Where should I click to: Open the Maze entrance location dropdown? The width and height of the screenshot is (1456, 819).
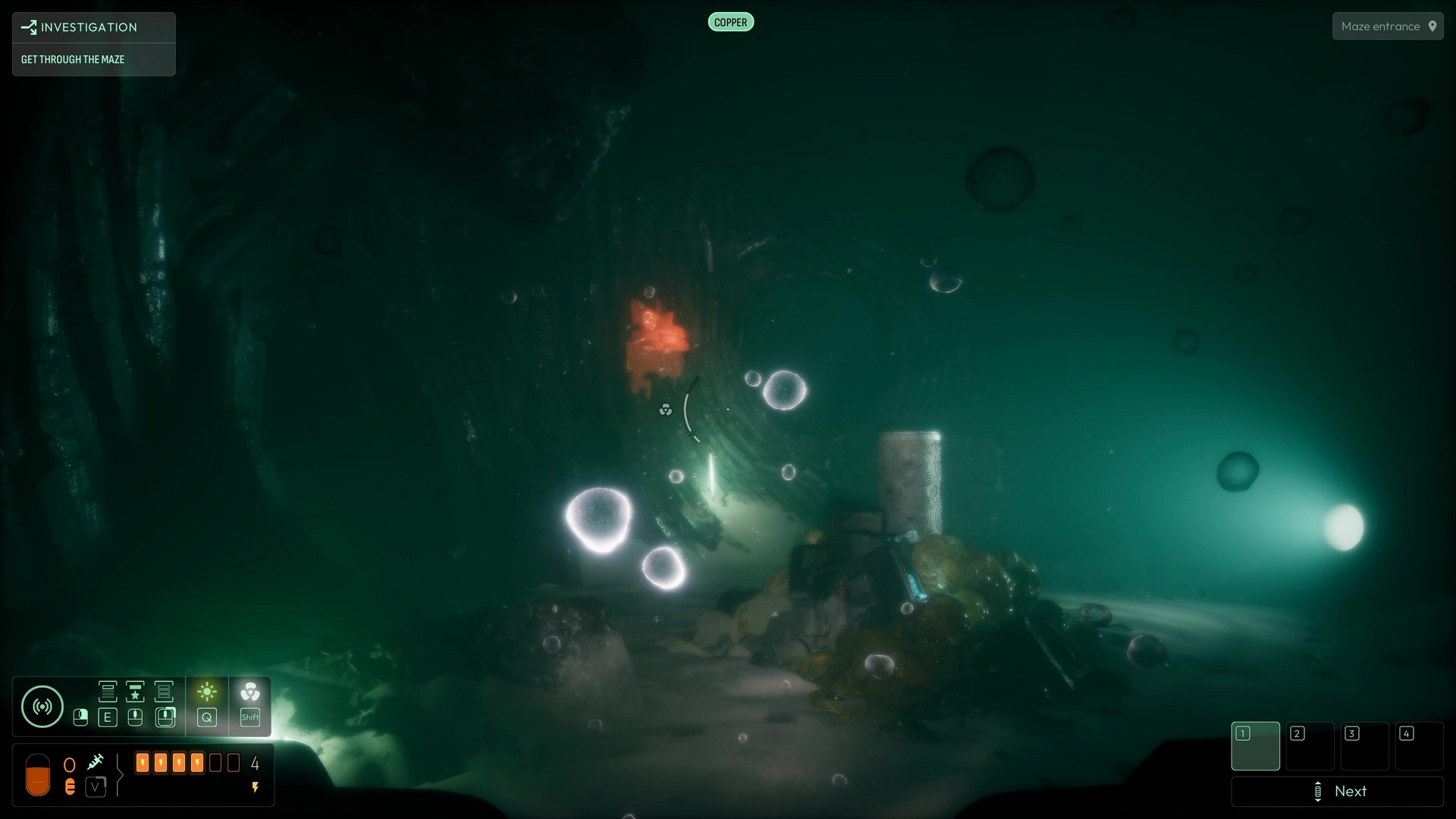click(x=1388, y=25)
